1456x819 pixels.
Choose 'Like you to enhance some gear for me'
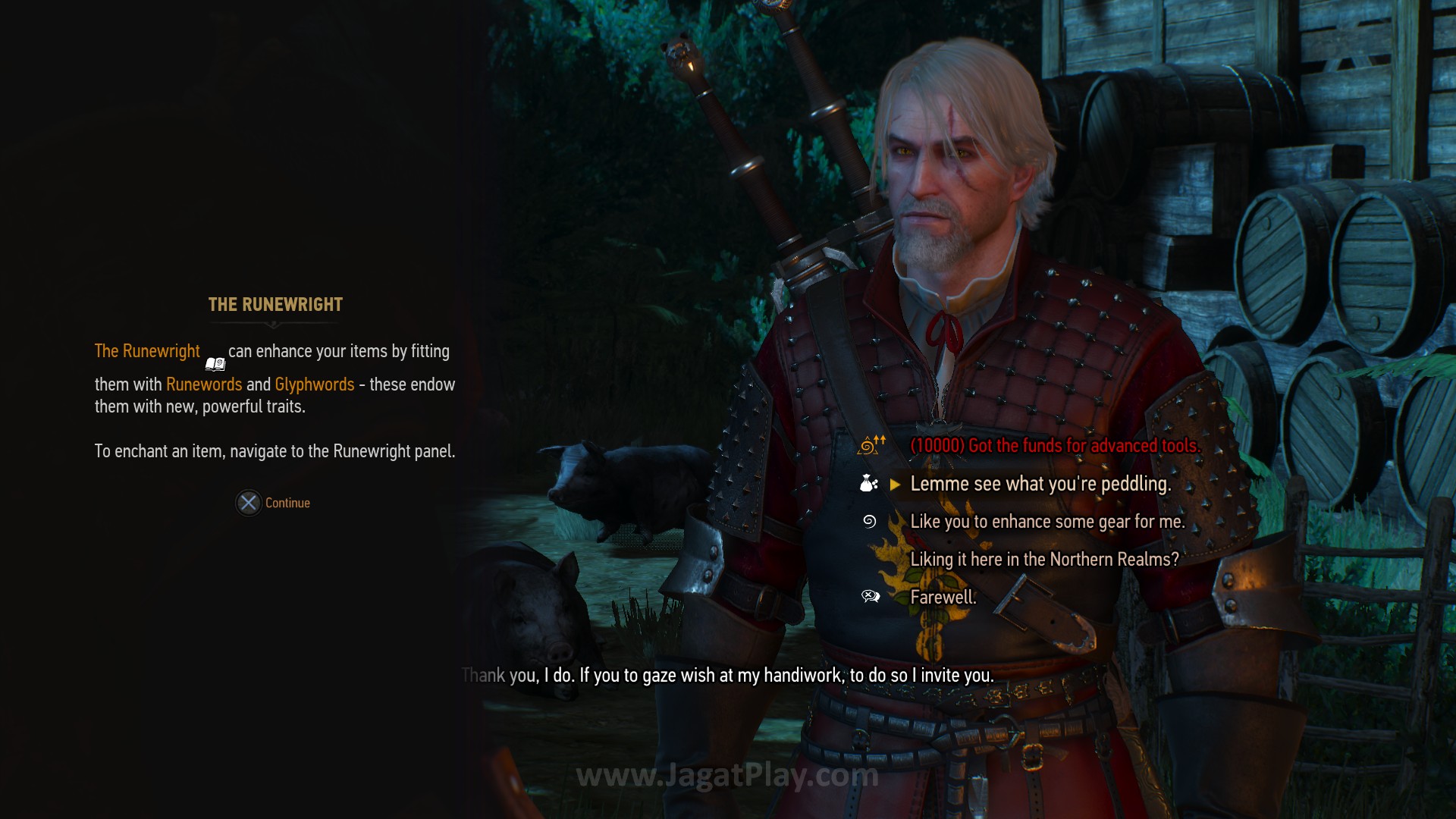(x=1049, y=522)
